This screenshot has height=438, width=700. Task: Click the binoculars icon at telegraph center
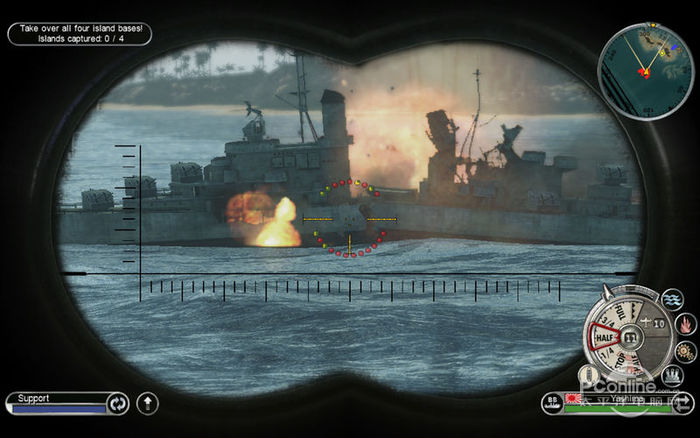tap(631, 338)
